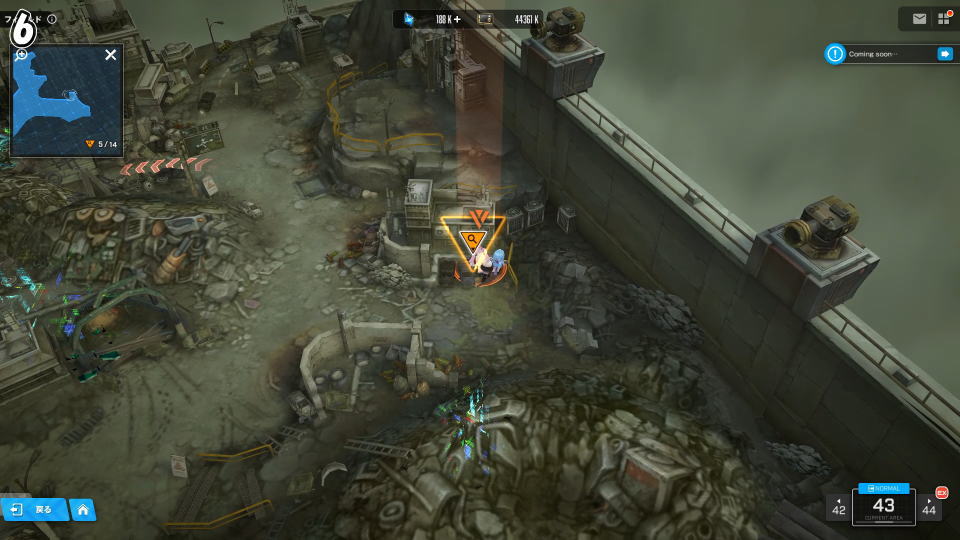This screenshot has height=540, width=960.
Task: Toggle the NORMAL difficulty label
Action: tap(883, 488)
